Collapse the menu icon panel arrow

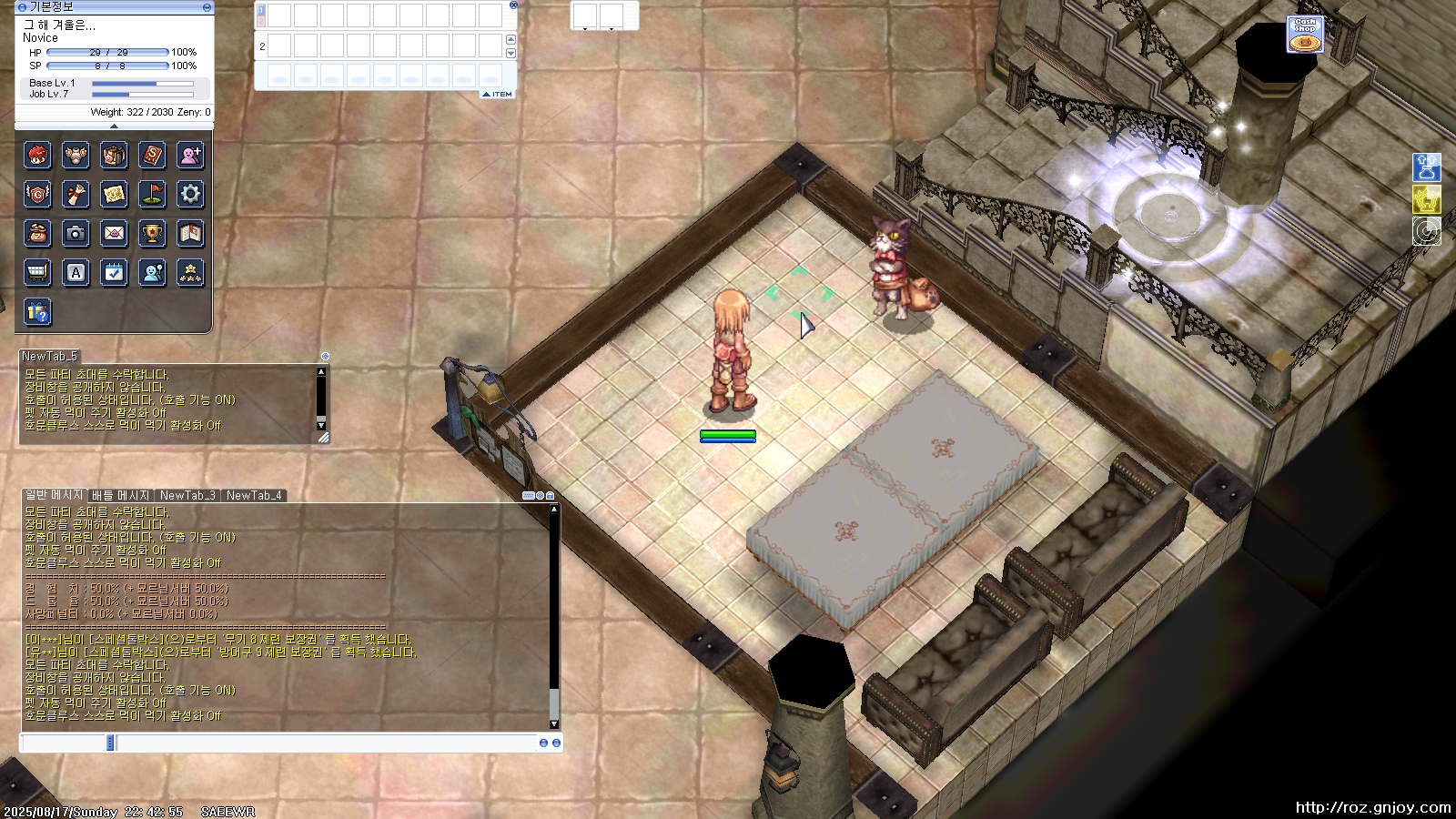coord(114,126)
